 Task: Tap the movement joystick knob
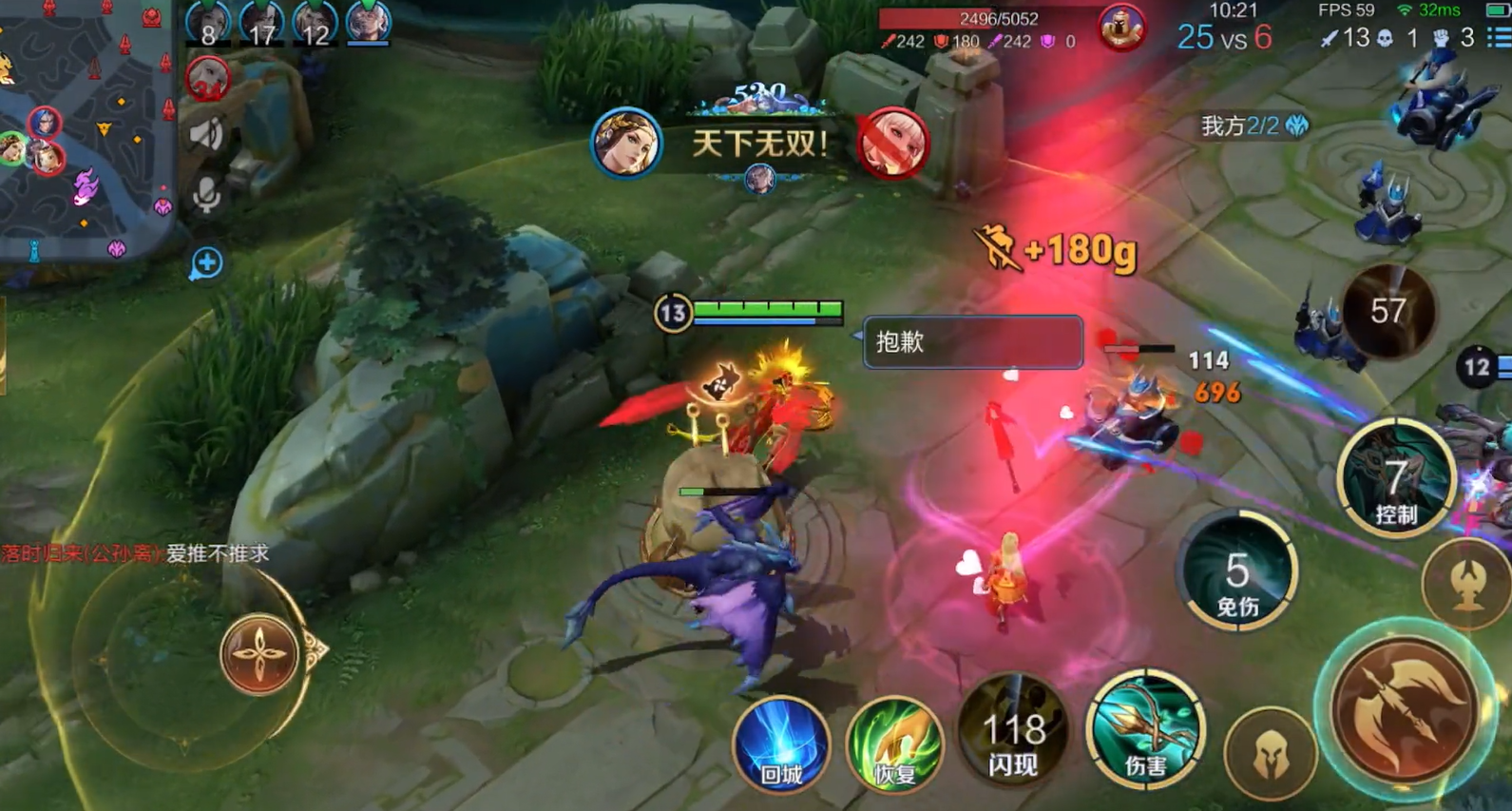[258, 654]
